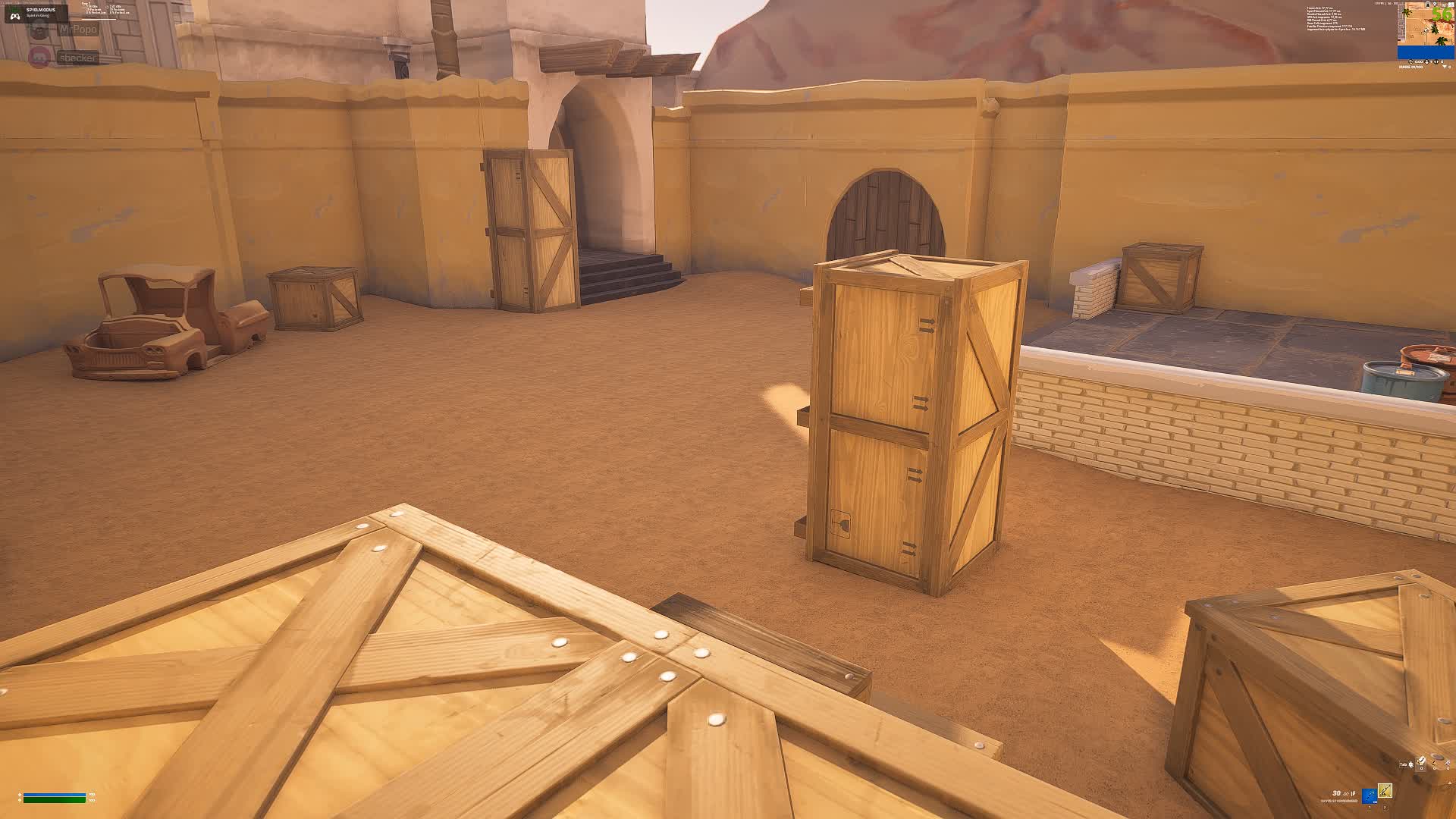Click the metal material counter icon
Viewport: 1456px width, 819px height.
pyautogui.click(x=1447, y=763)
